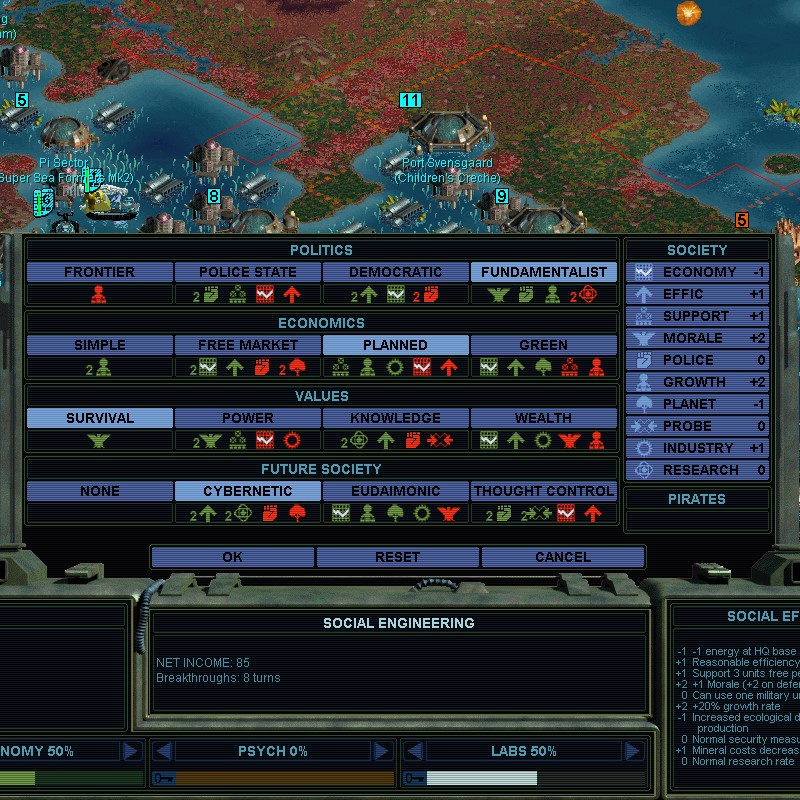Increase Psych allocation with right arrow
800x800 pixels.
click(x=382, y=751)
